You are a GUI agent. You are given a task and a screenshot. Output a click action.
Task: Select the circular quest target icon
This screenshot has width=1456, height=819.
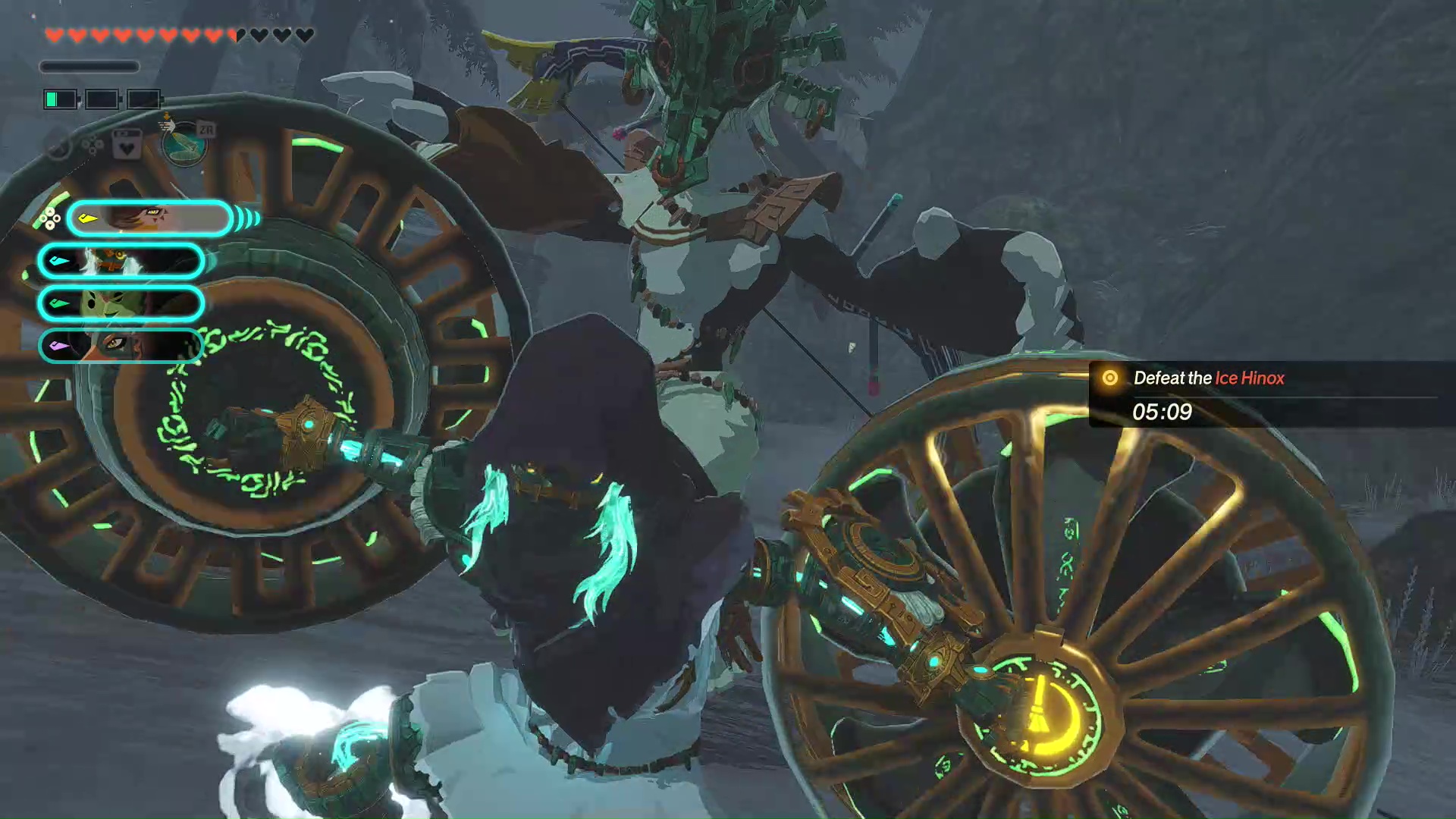tap(1110, 378)
